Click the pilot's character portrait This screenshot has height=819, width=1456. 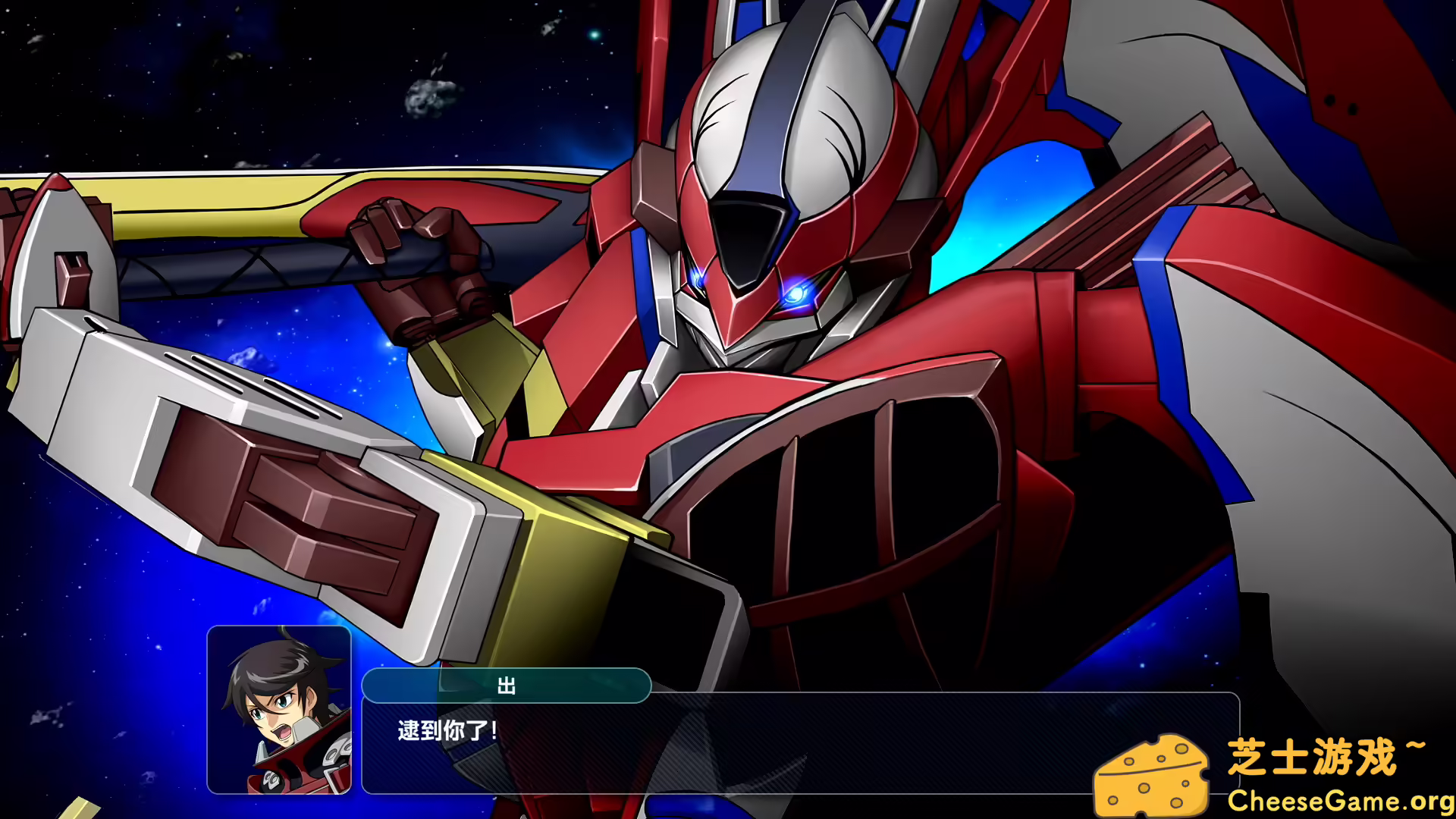[281, 709]
